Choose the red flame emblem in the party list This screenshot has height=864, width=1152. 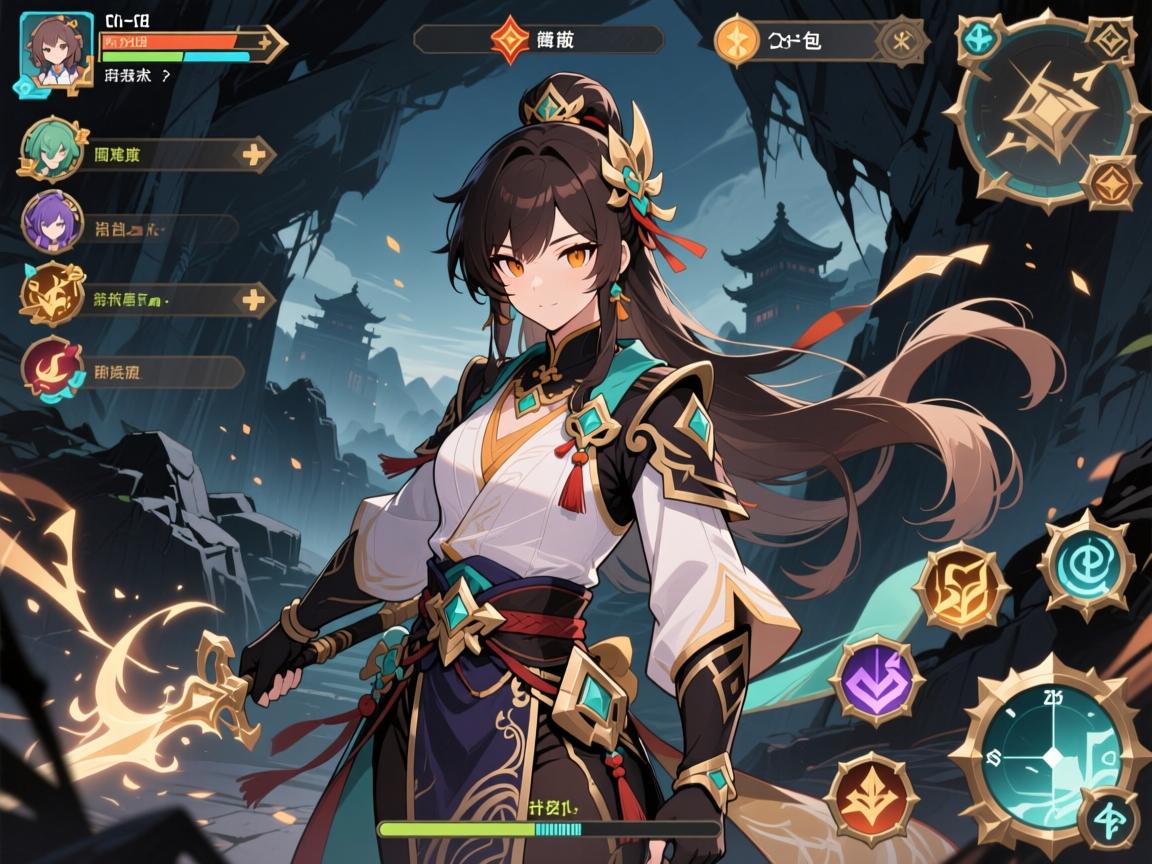tap(51, 367)
